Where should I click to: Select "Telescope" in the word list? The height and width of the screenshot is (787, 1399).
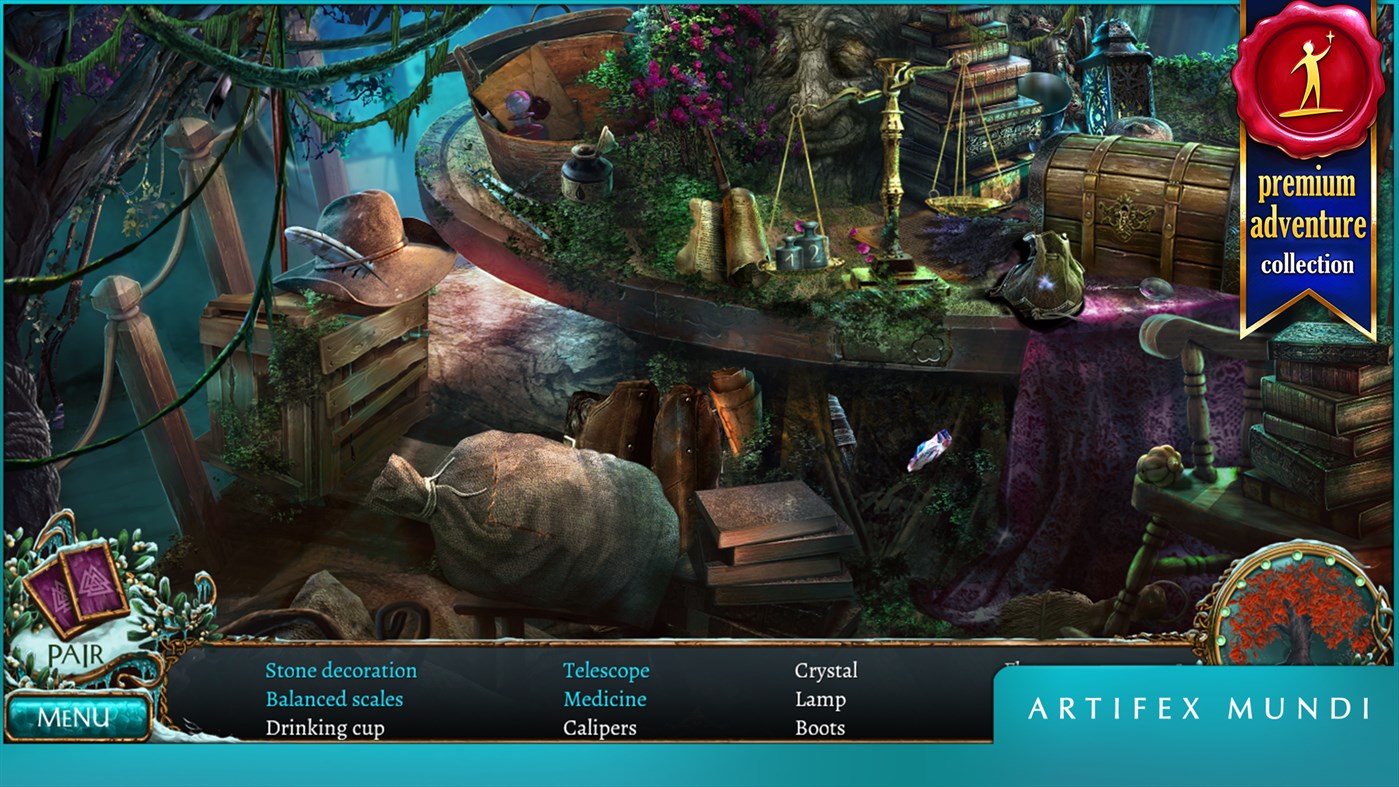[x=606, y=669]
